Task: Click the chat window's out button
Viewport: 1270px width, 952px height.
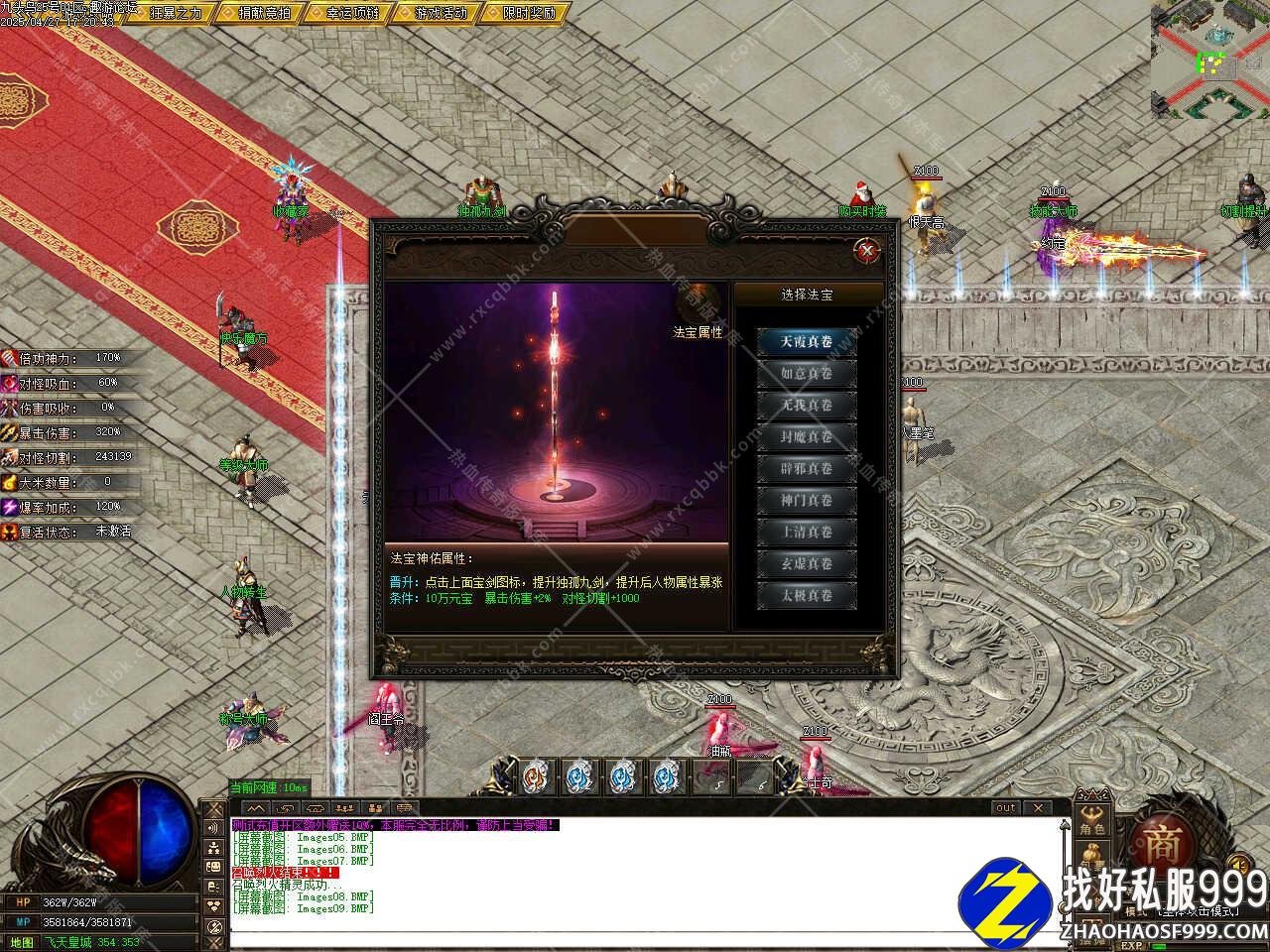Action: pyautogui.click(x=1005, y=808)
